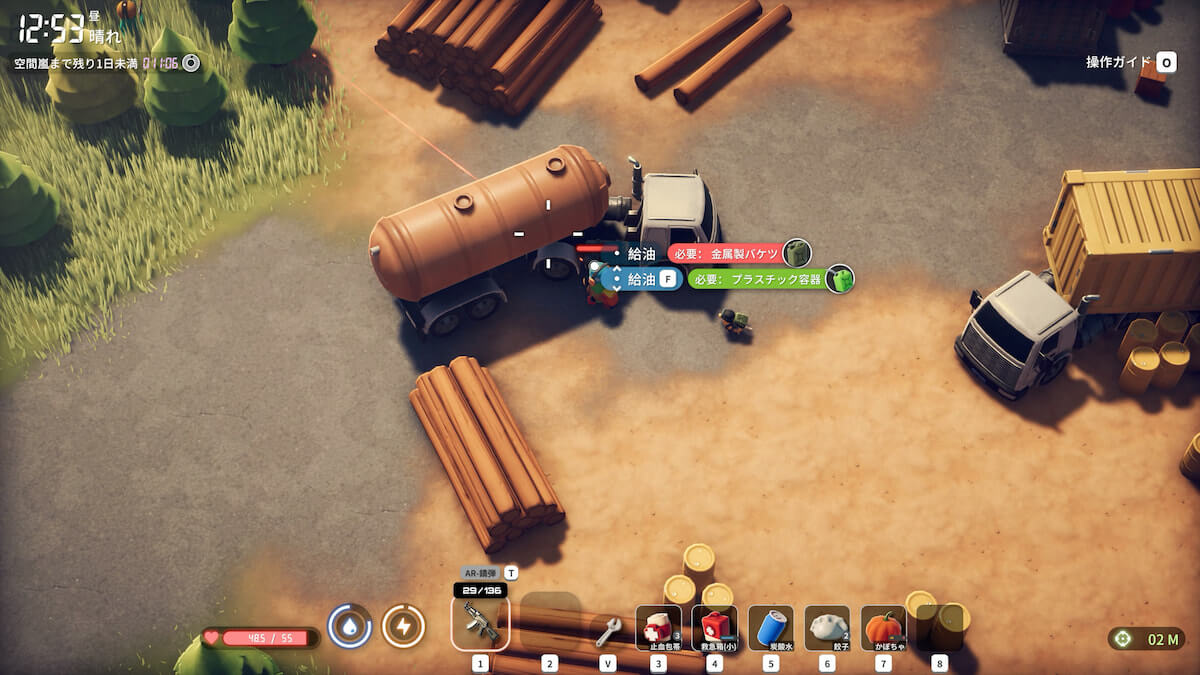Click the lightning bolt energy gauge
Image resolution: width=1200 pixels, height=675 pixels.
click(x=403, y=627)
